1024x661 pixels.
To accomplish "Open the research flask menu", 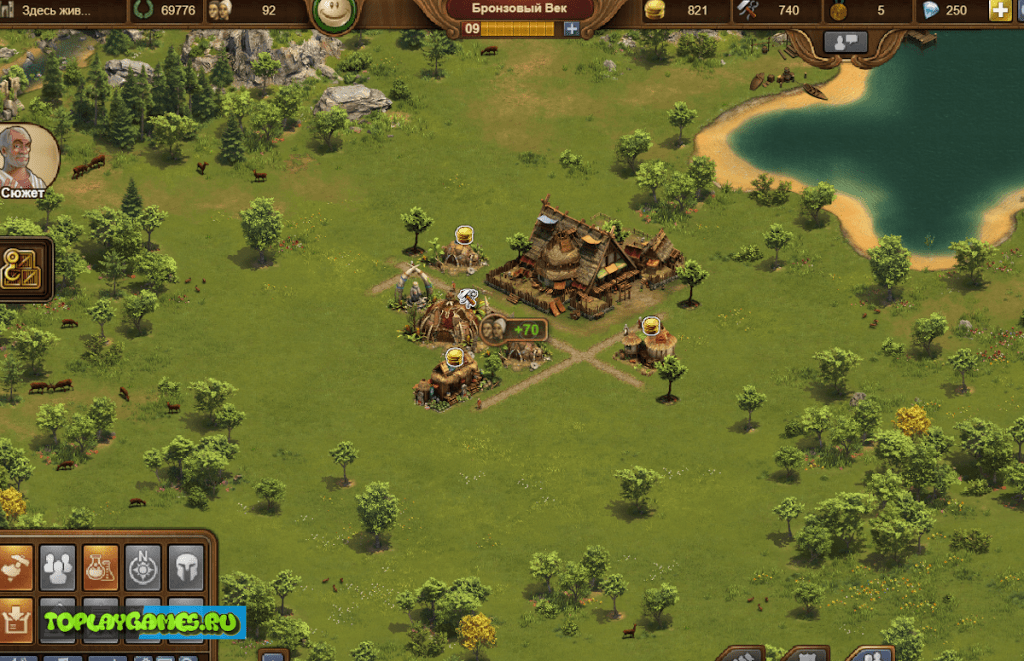I will [100, 567].
